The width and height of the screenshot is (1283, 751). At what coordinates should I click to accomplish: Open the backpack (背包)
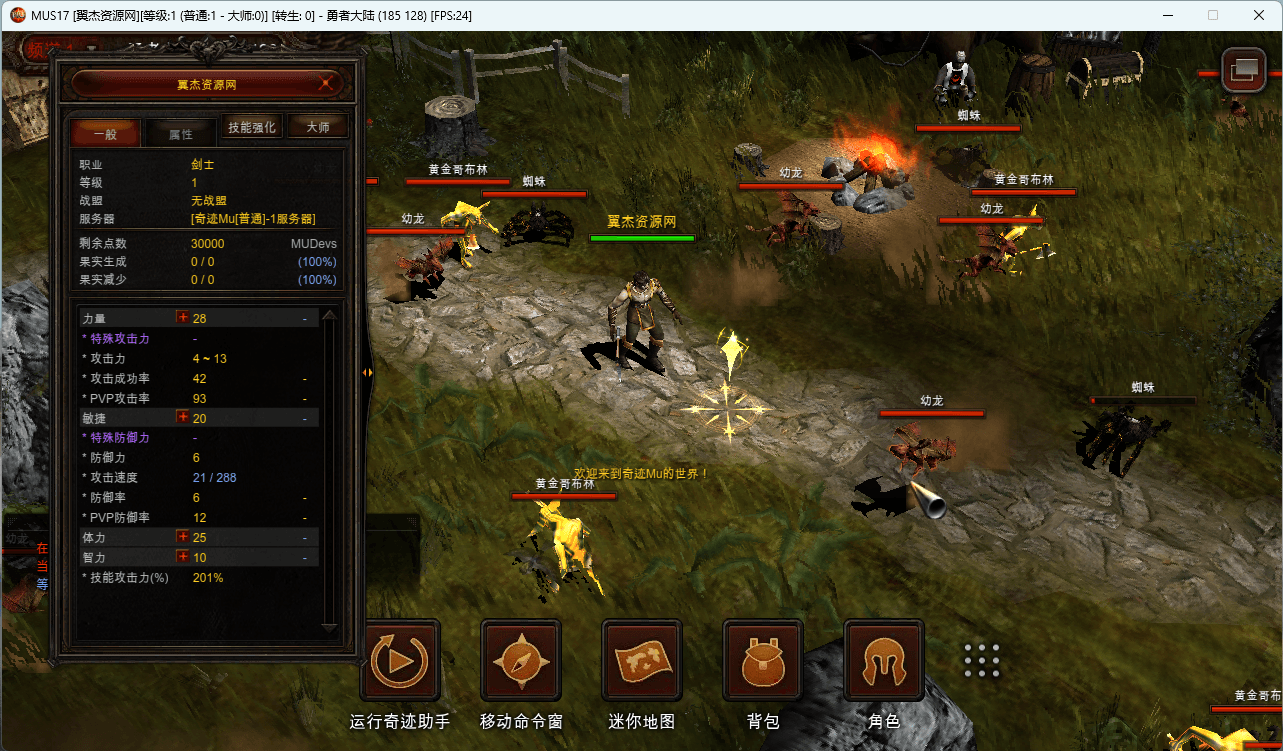763,660
